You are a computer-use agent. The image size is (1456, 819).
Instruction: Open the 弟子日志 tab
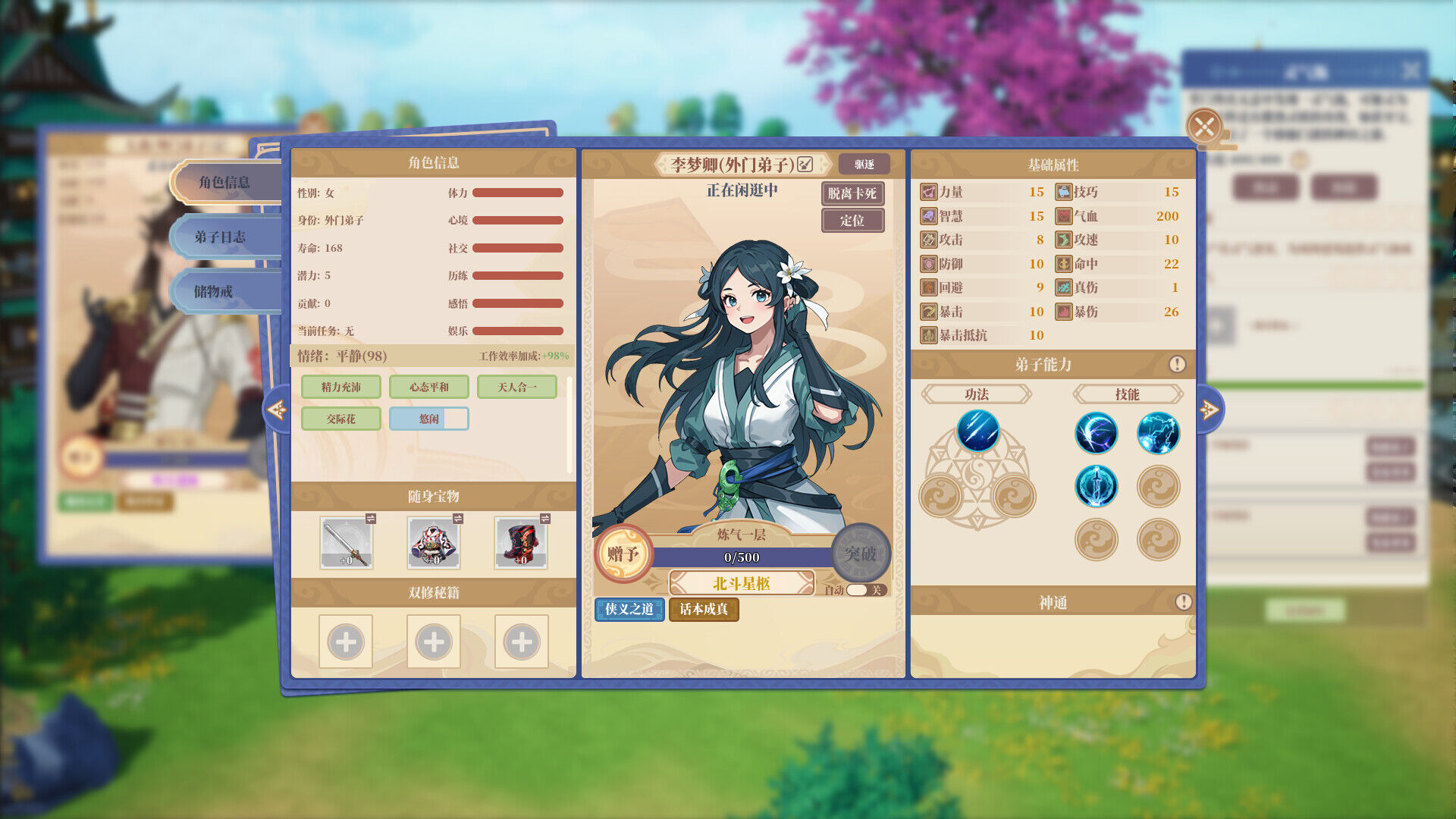tap(220, 237)
